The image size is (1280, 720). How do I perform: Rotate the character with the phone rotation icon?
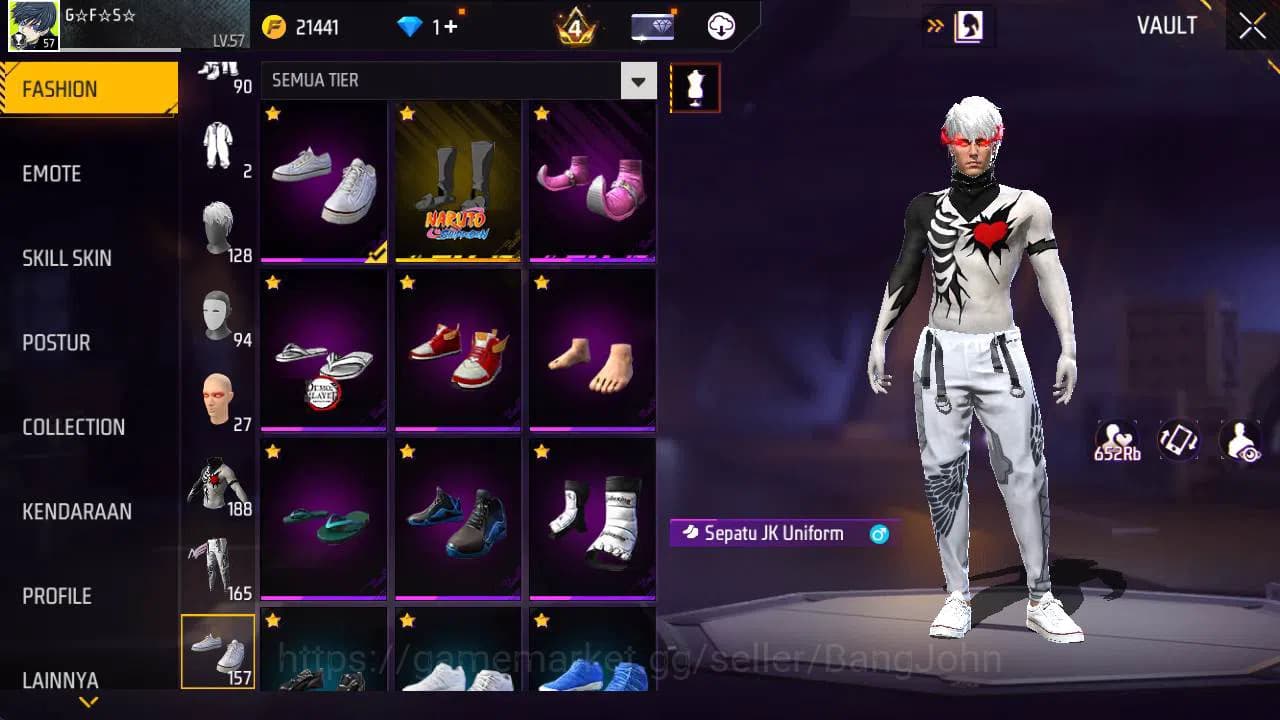pyautogui.click(x=1177, y=440)
